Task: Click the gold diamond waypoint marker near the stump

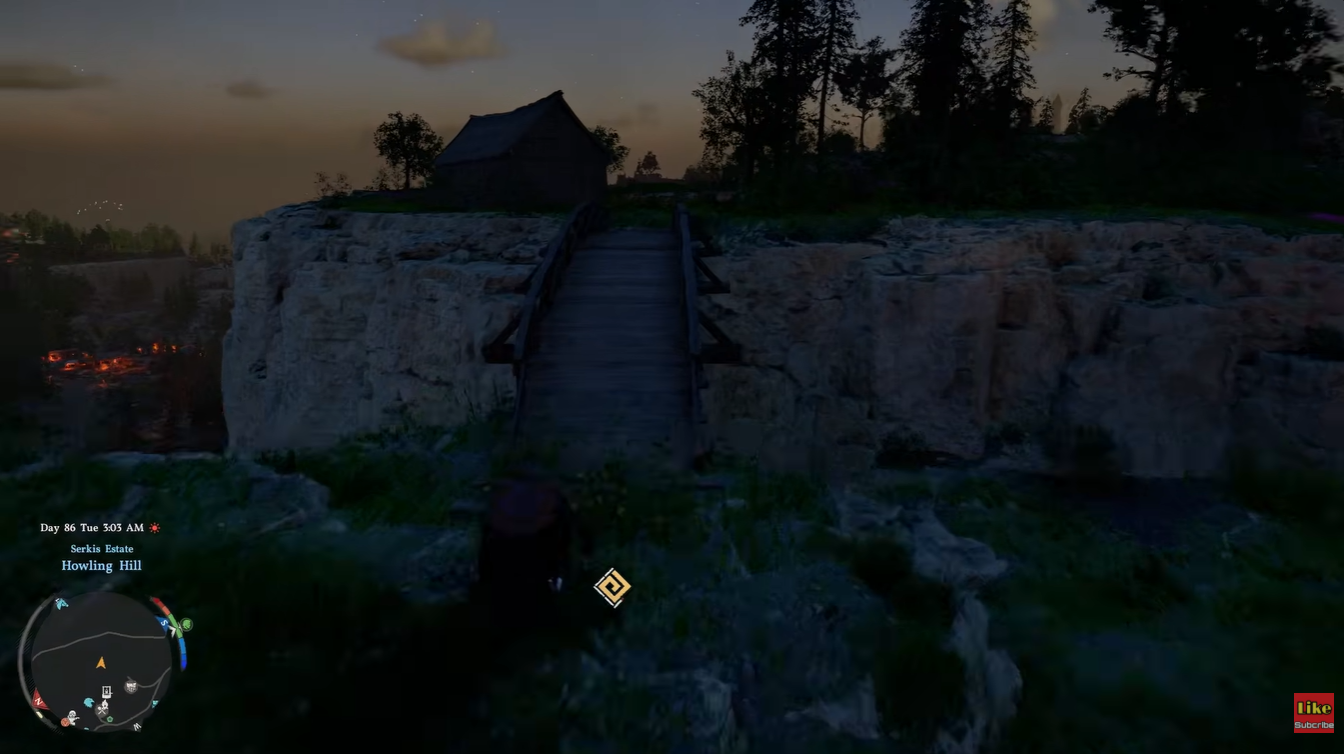Action: [612, 588]
